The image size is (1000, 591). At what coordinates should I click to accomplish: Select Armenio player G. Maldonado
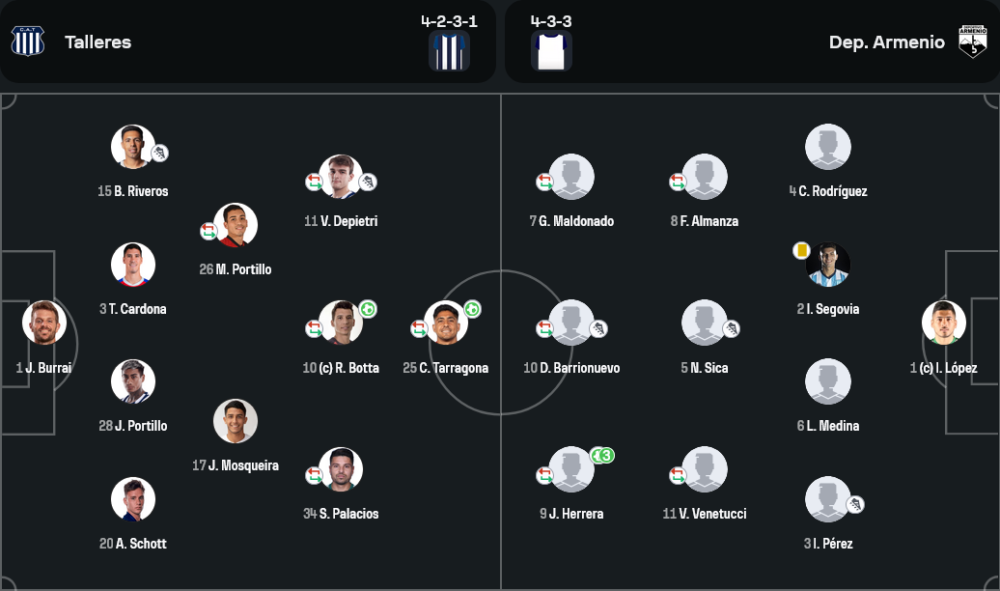[571, 177]
